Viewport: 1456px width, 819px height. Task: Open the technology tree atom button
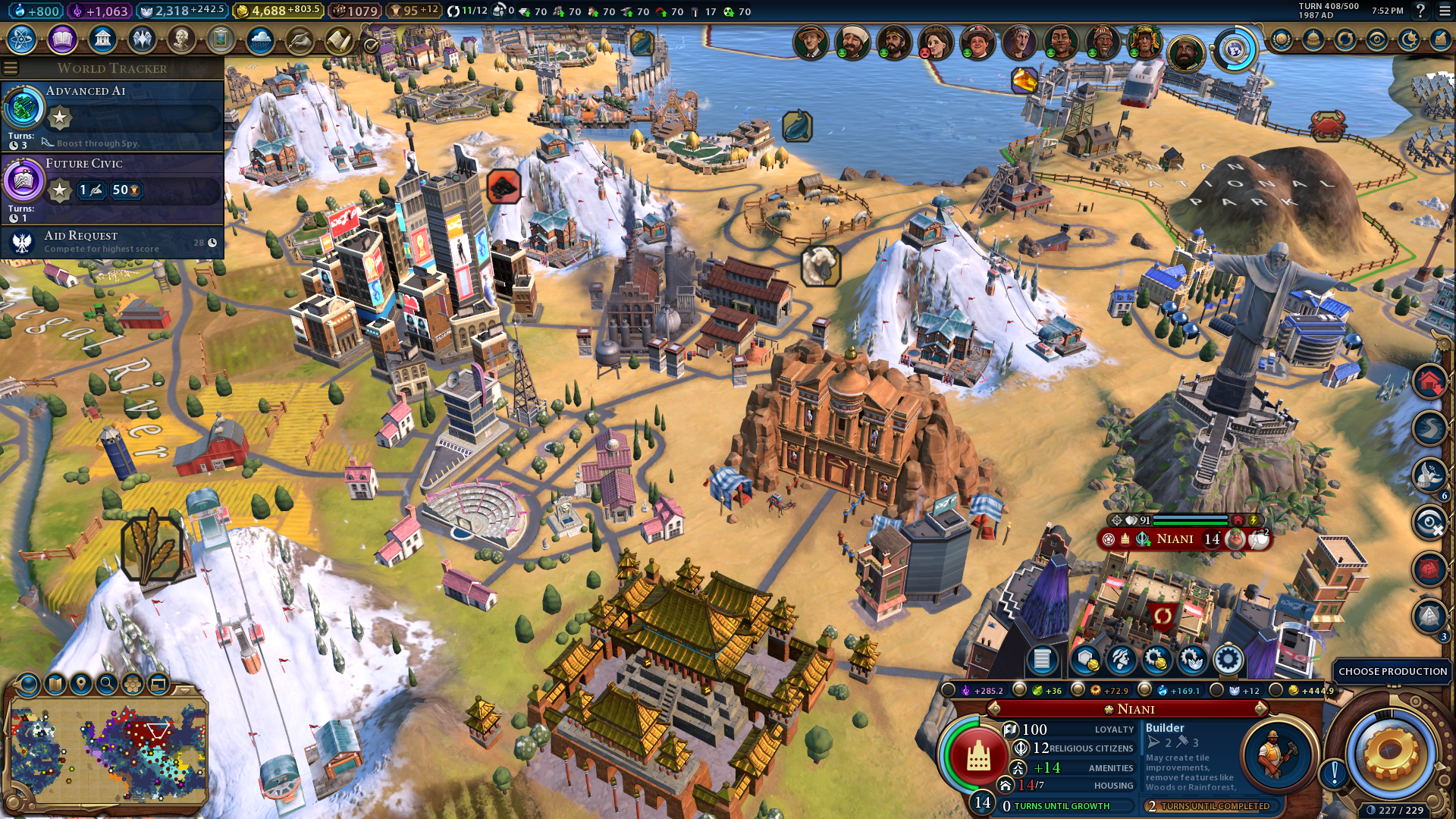tap(22, 39)
